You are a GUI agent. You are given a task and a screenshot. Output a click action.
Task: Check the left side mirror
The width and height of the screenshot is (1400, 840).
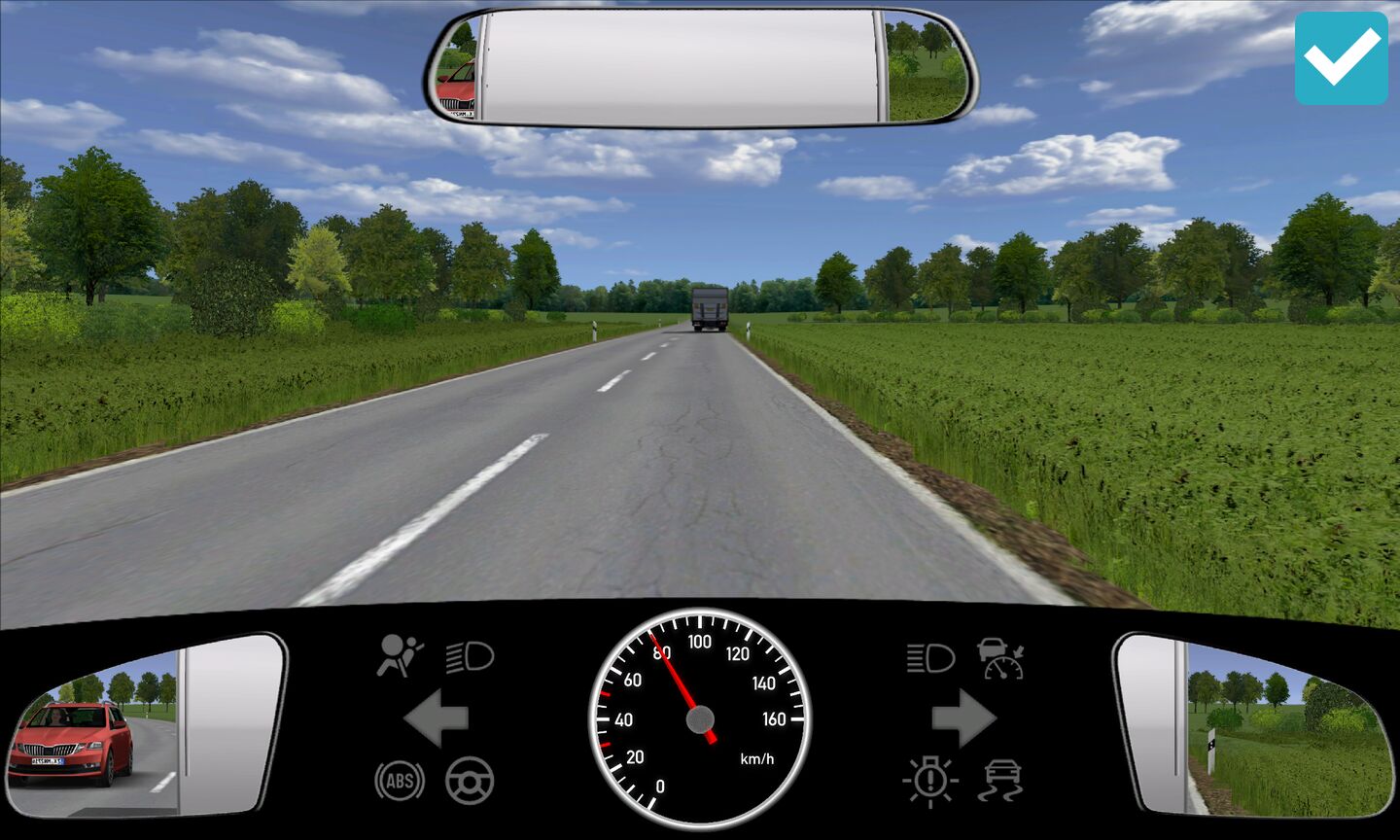point(146,724)
